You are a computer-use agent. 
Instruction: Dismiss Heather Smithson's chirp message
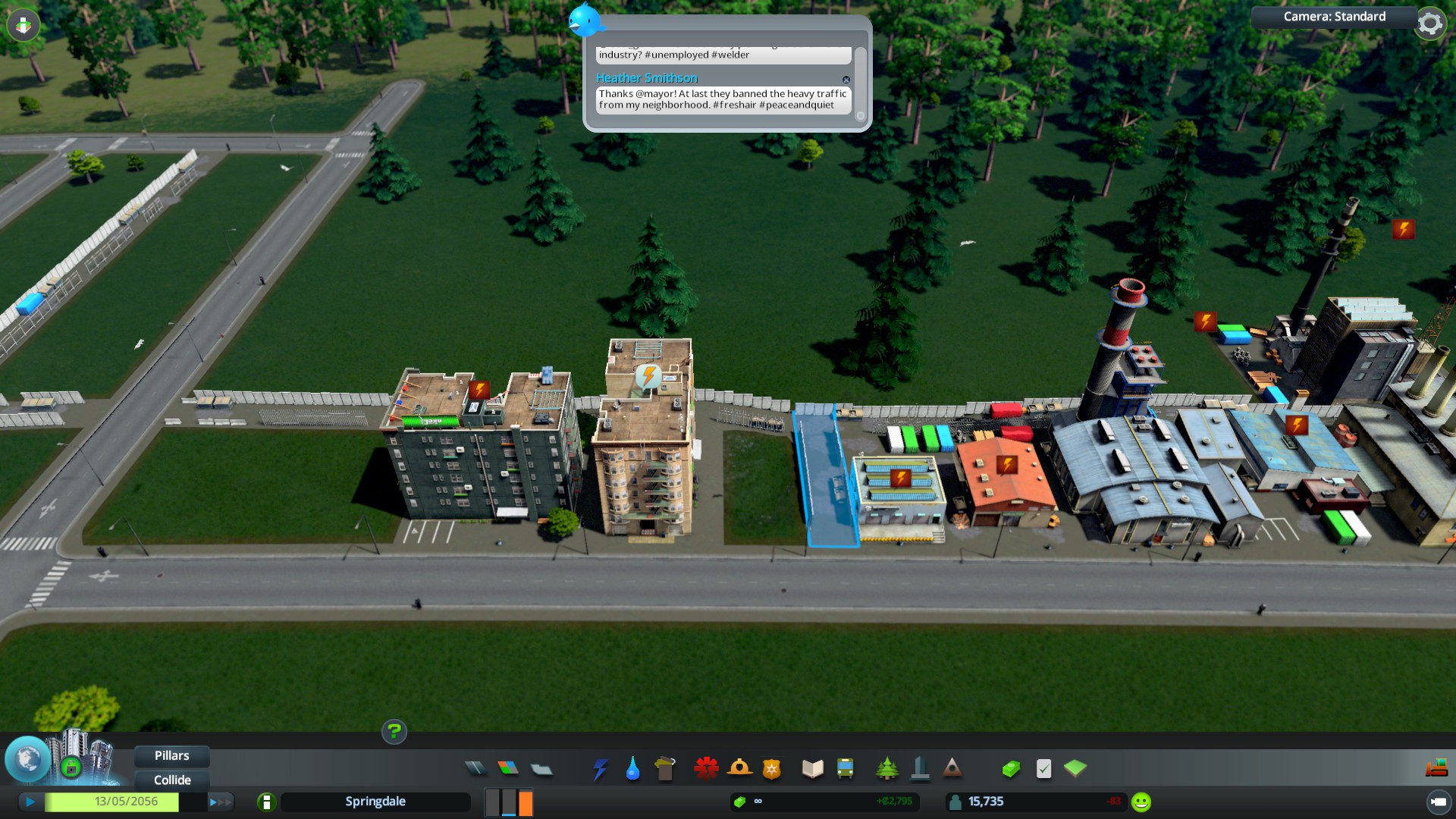[846, 80]
